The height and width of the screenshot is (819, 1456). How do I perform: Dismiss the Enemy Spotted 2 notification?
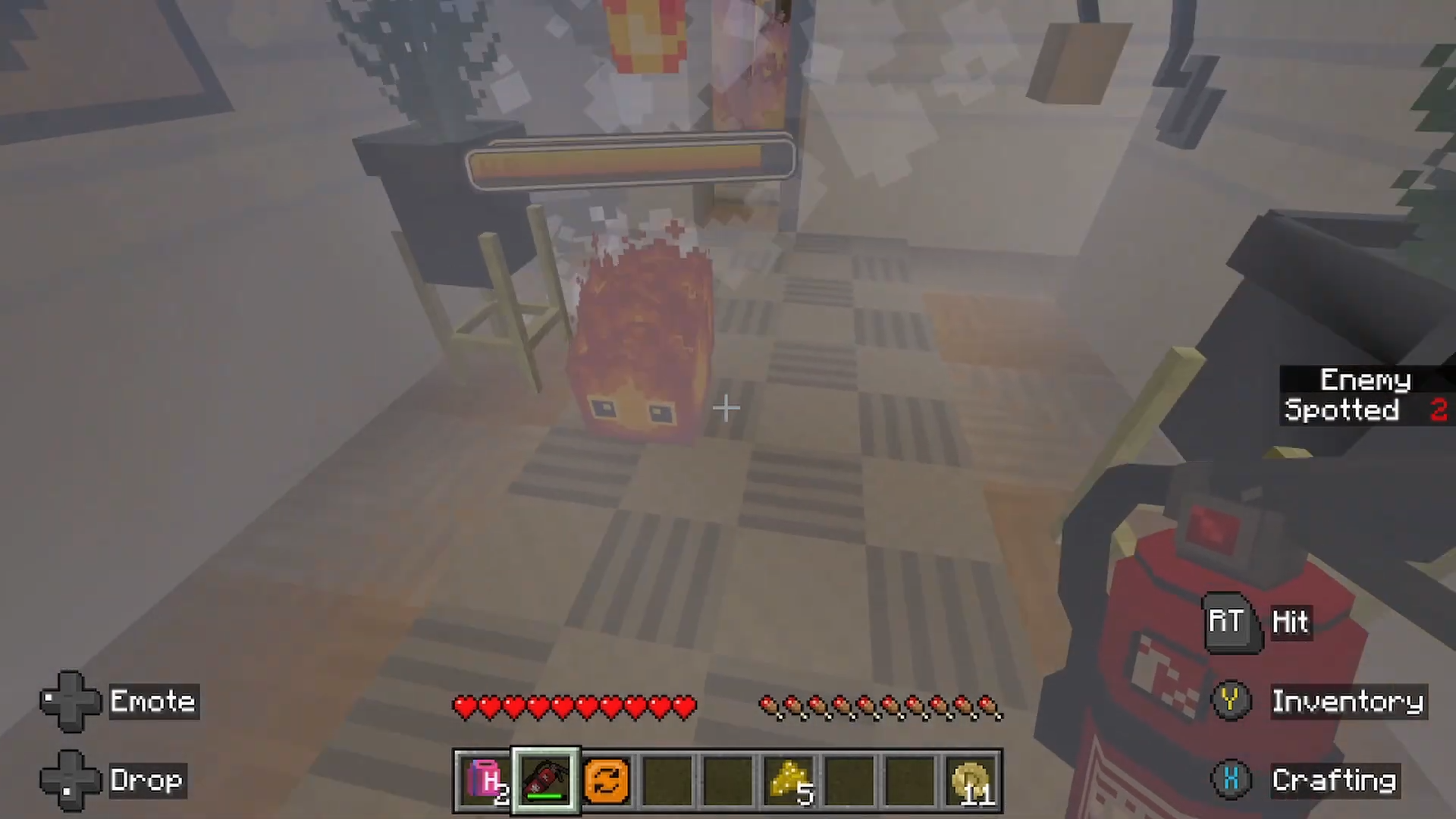[x=1365, y=396]
